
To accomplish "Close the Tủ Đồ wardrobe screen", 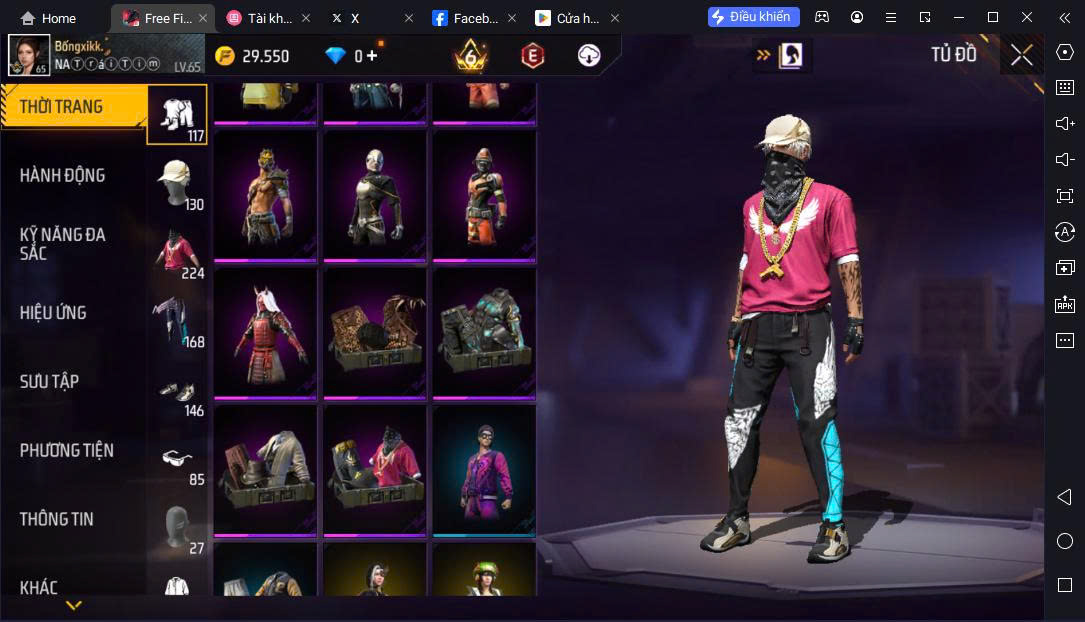I will [x=1021, y=55].
